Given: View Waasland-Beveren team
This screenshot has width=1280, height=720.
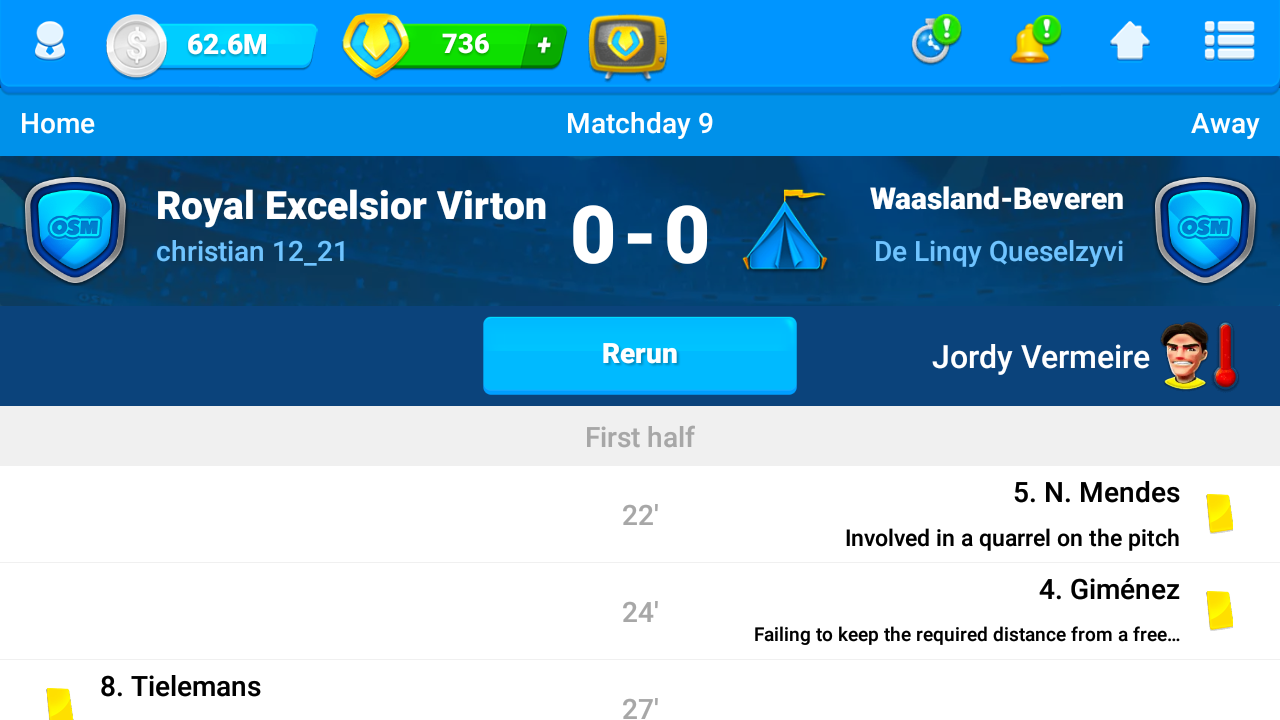Looking at the screenshot, I should pyautogui.click(x=996, y=199).
